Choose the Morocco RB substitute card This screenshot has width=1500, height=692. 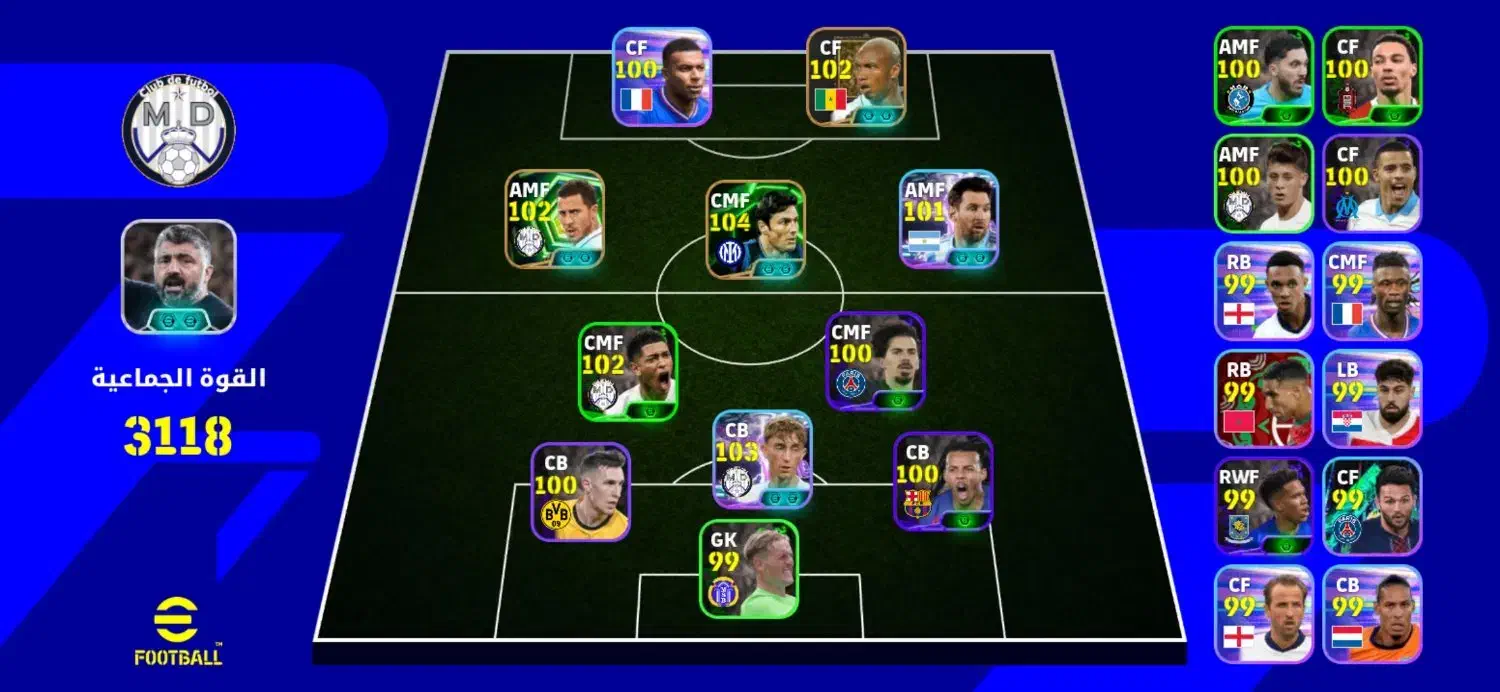click(1264, 399)
